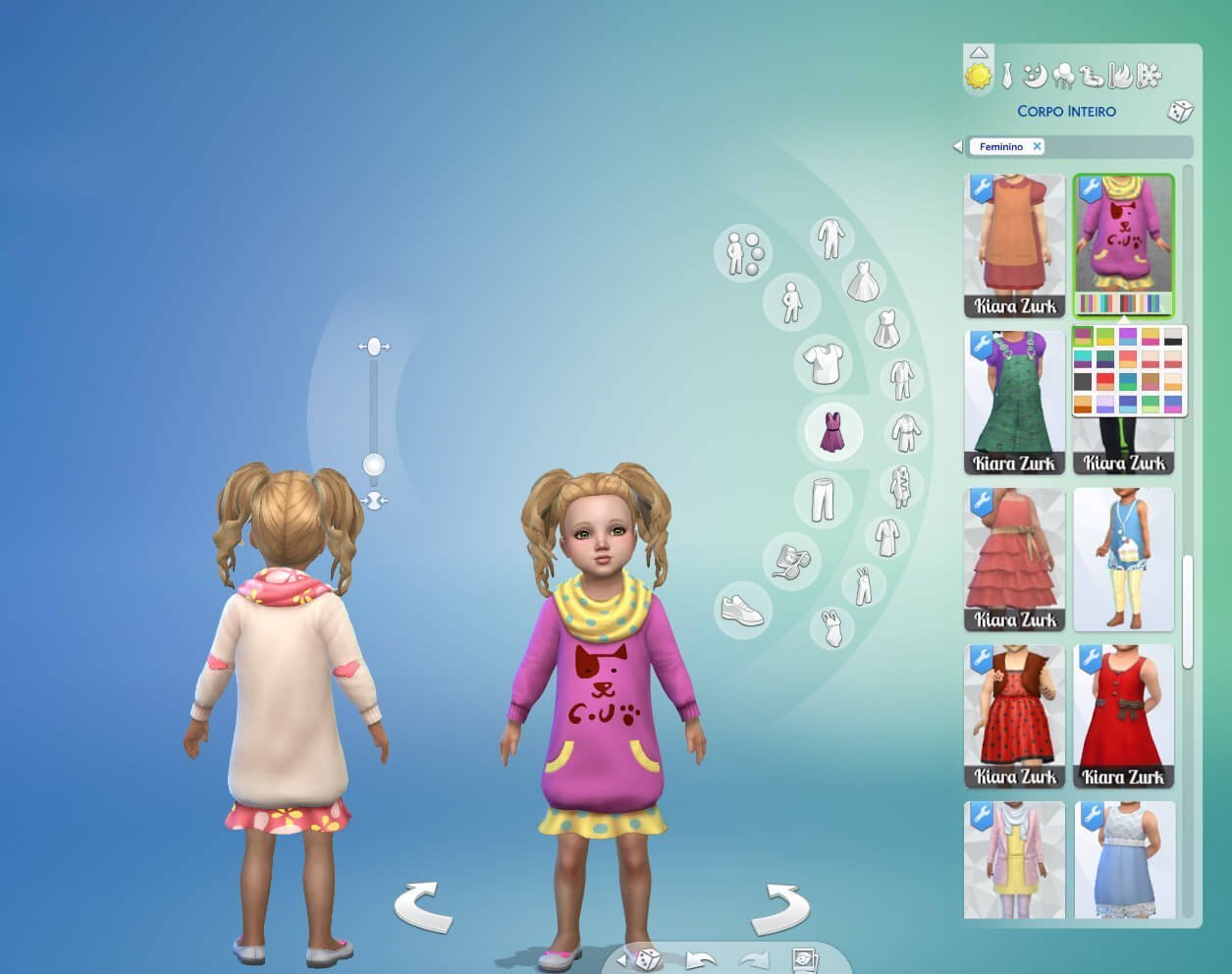Switch to the Cold Weather snowflake category
Viewport: 1232px width, 974px height.
(x=1149, y=75)
